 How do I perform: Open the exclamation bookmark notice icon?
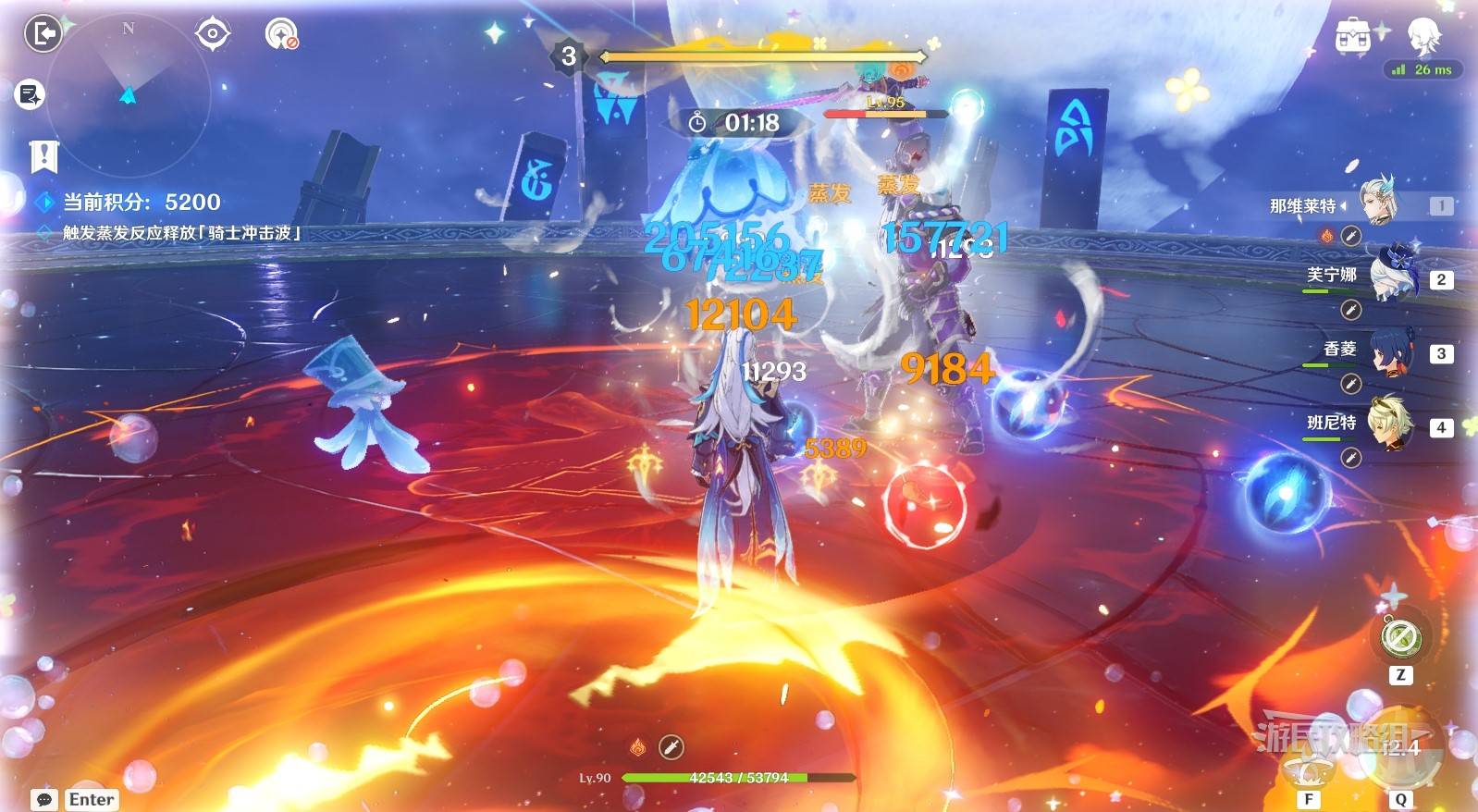(43, 157)
